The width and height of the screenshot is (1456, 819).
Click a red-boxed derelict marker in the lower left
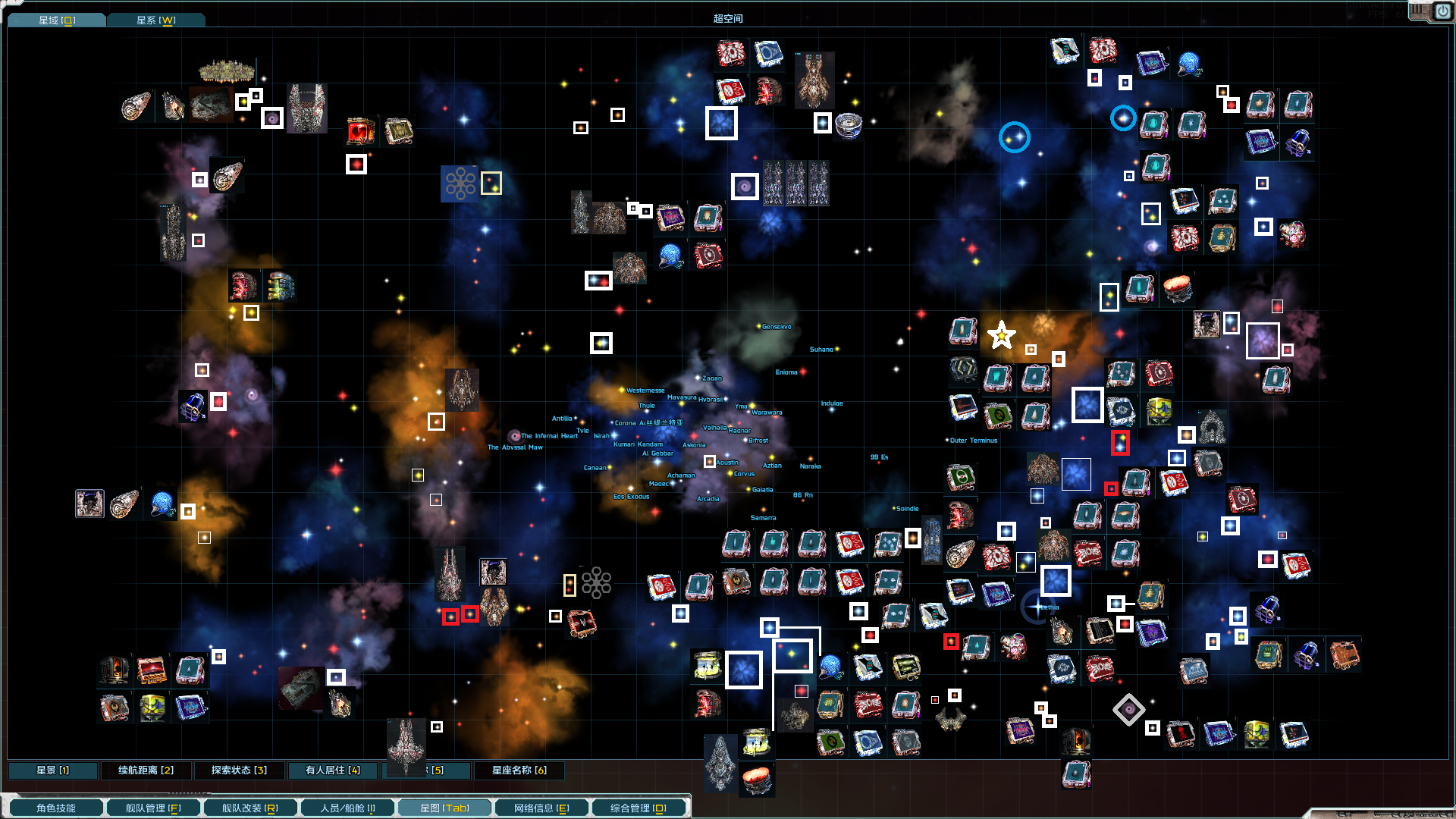pyautogui.click(x=449, y=616)
